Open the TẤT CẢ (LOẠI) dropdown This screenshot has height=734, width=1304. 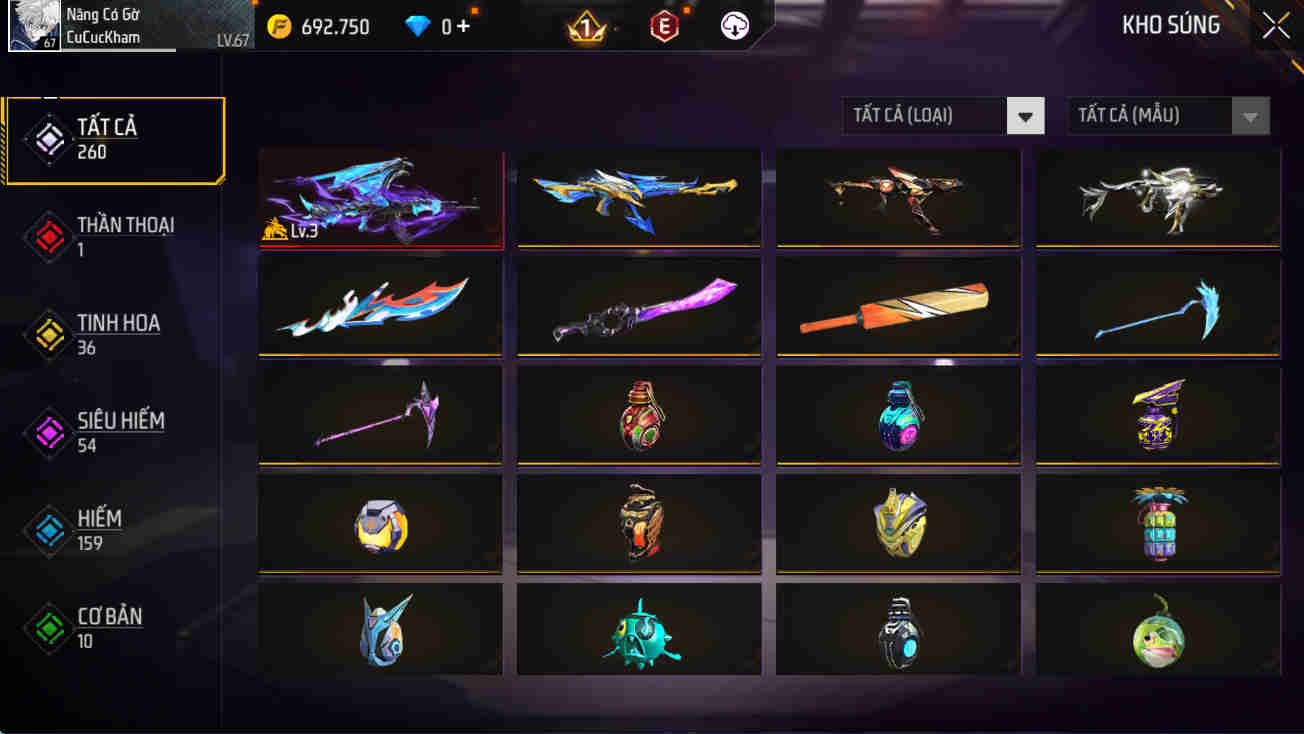tap(940, 115)
